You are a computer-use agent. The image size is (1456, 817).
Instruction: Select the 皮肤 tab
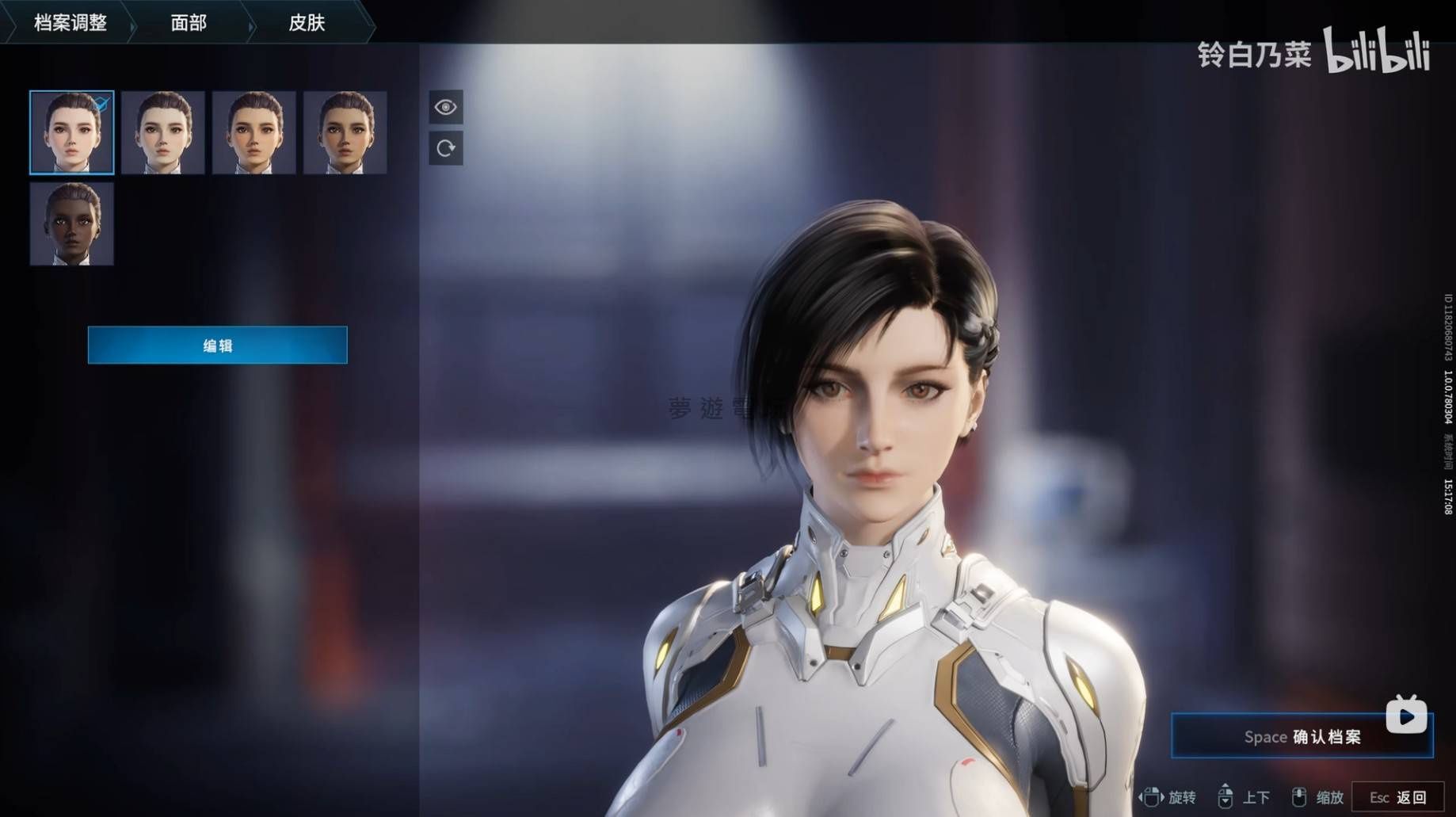[307, 22]
